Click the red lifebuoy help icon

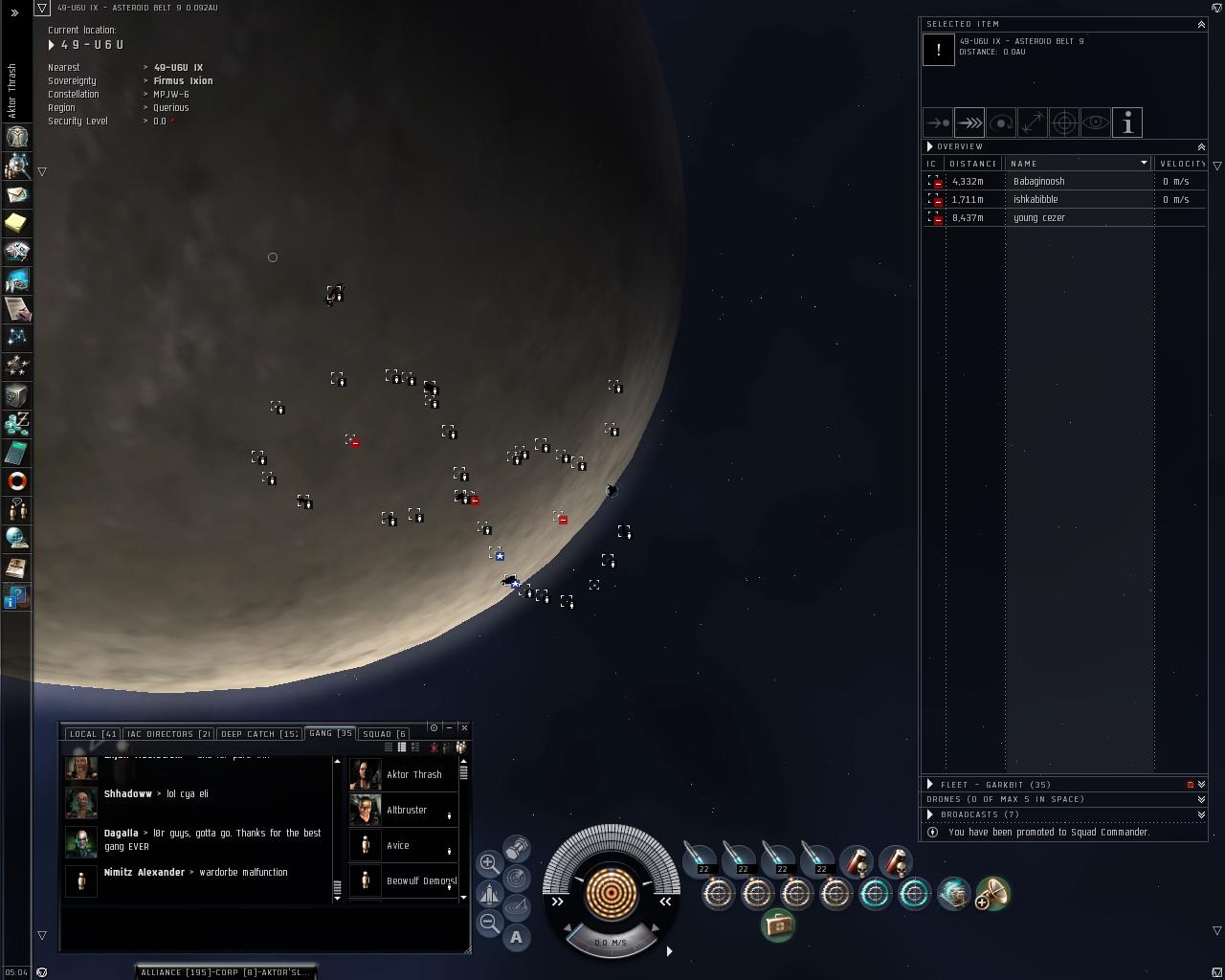(x=17, y=481)
